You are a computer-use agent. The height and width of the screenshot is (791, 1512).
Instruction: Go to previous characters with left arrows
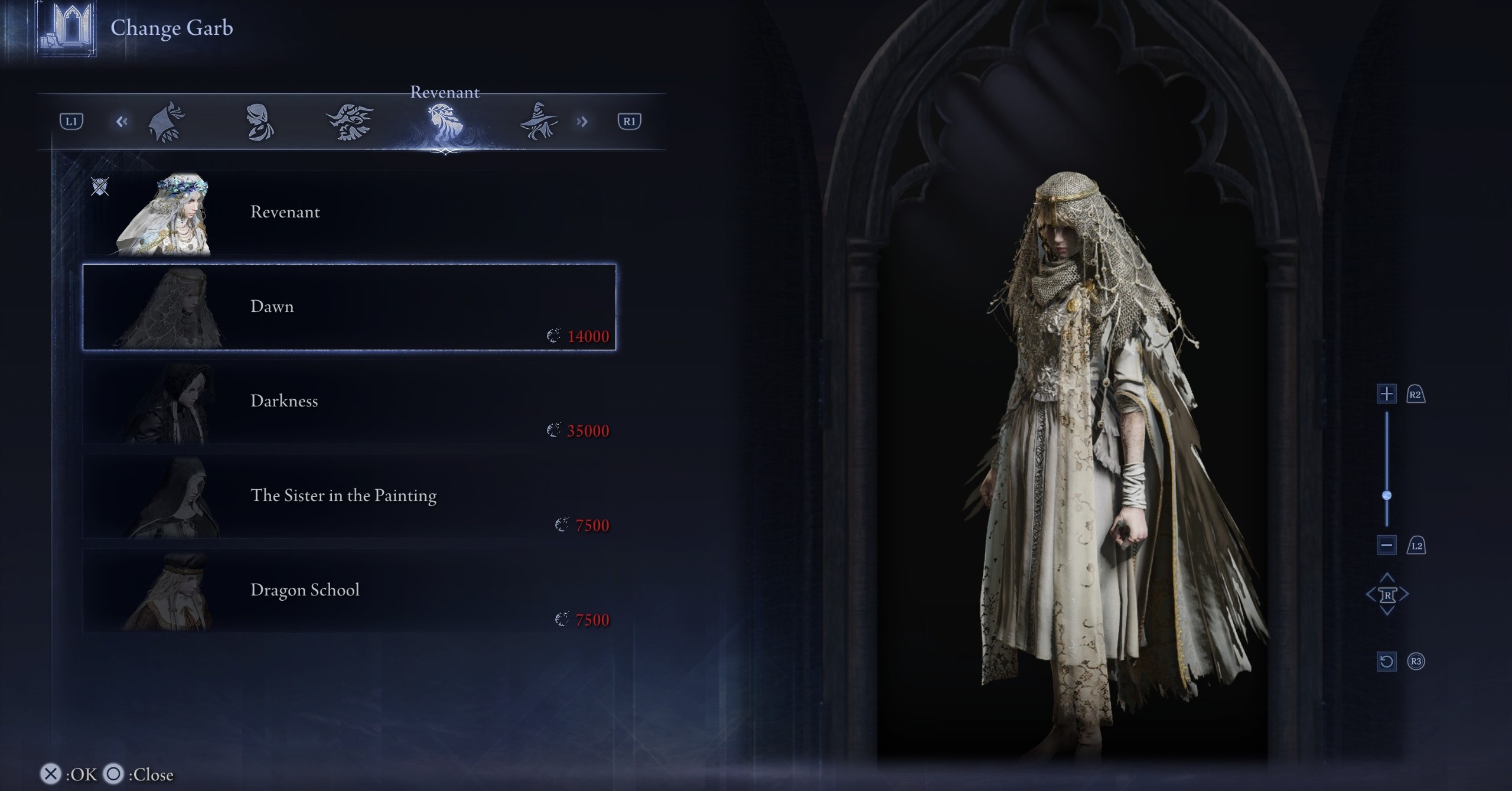122,122
